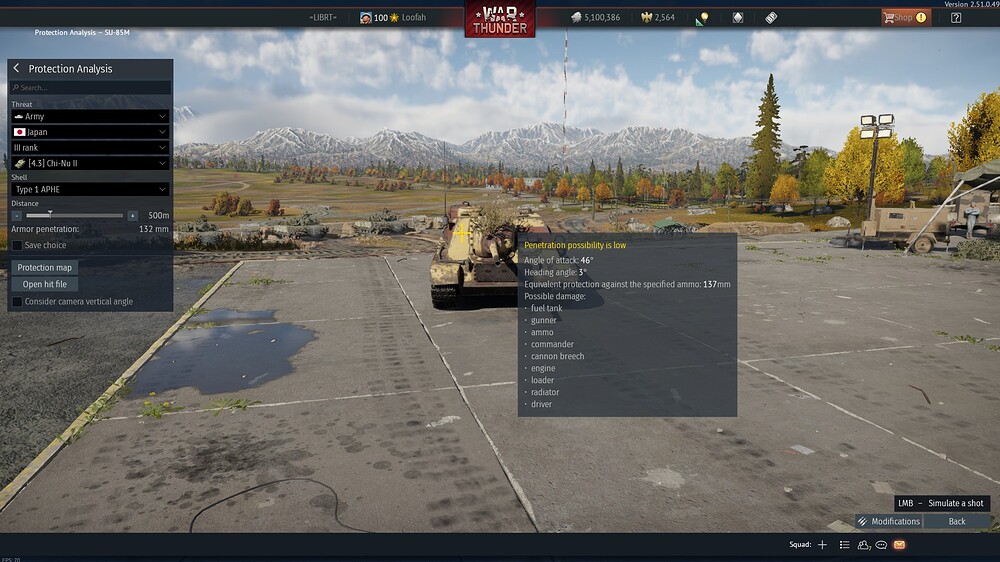Expand the III rank dropdown
The image size is (1000, 562).
coord(90,147)
